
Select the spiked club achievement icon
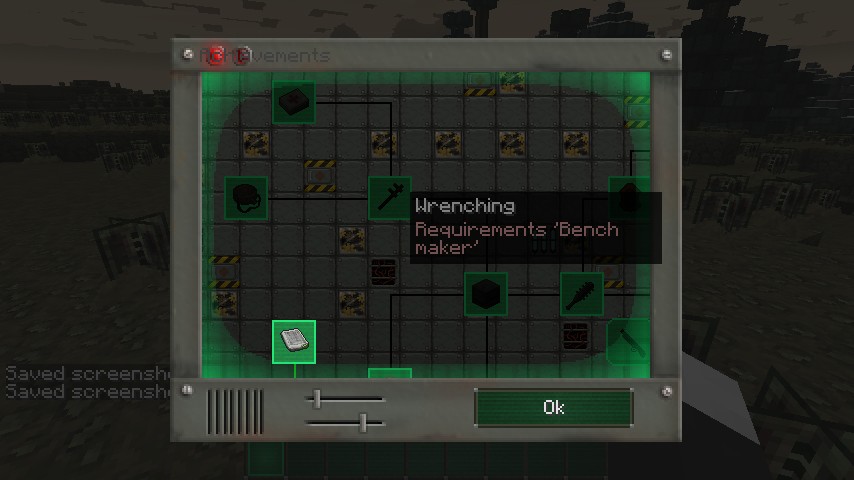(581, 294)
